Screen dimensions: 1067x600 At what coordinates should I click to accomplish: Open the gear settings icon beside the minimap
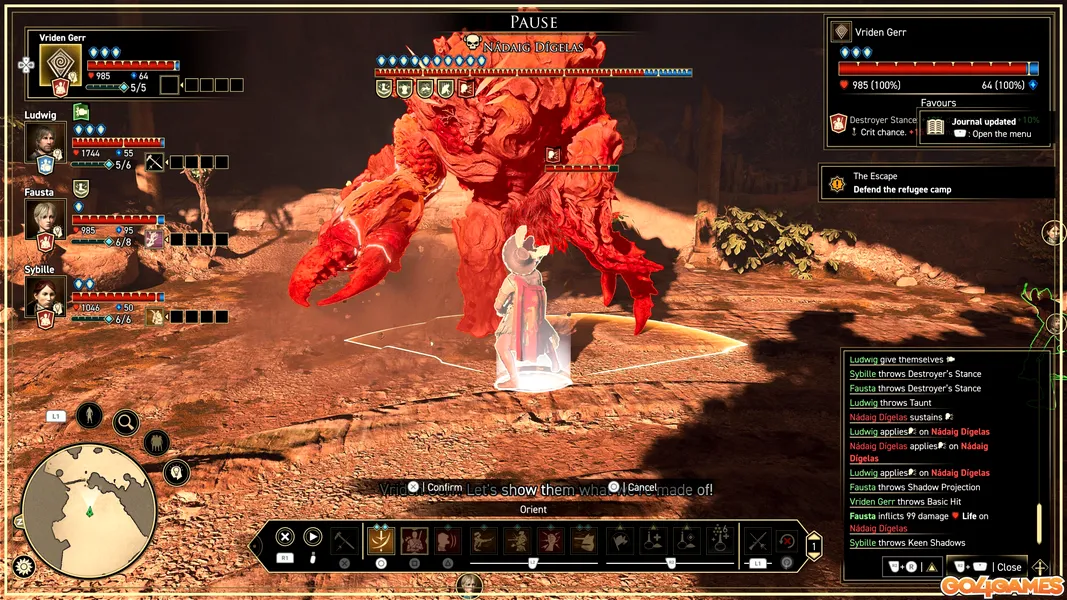(x=24, y=567)
